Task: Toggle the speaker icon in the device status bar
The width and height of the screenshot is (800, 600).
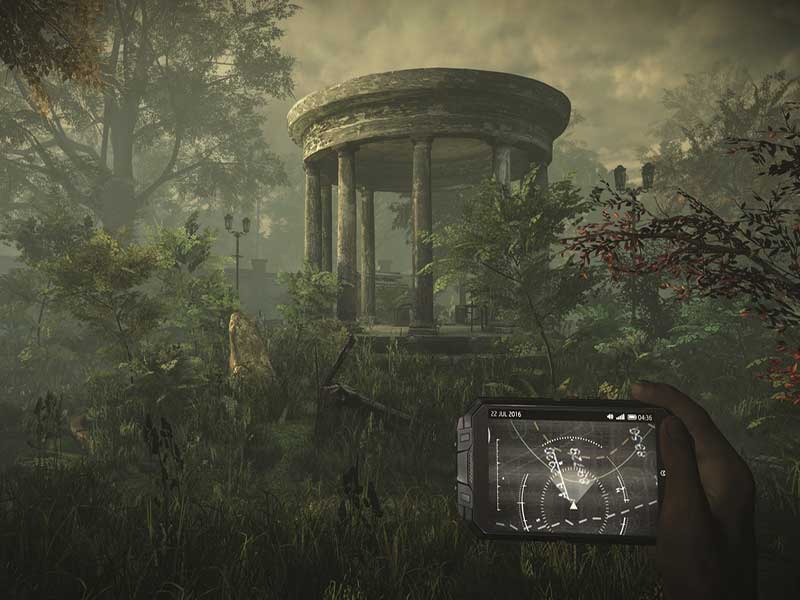Action: (610, 416)
